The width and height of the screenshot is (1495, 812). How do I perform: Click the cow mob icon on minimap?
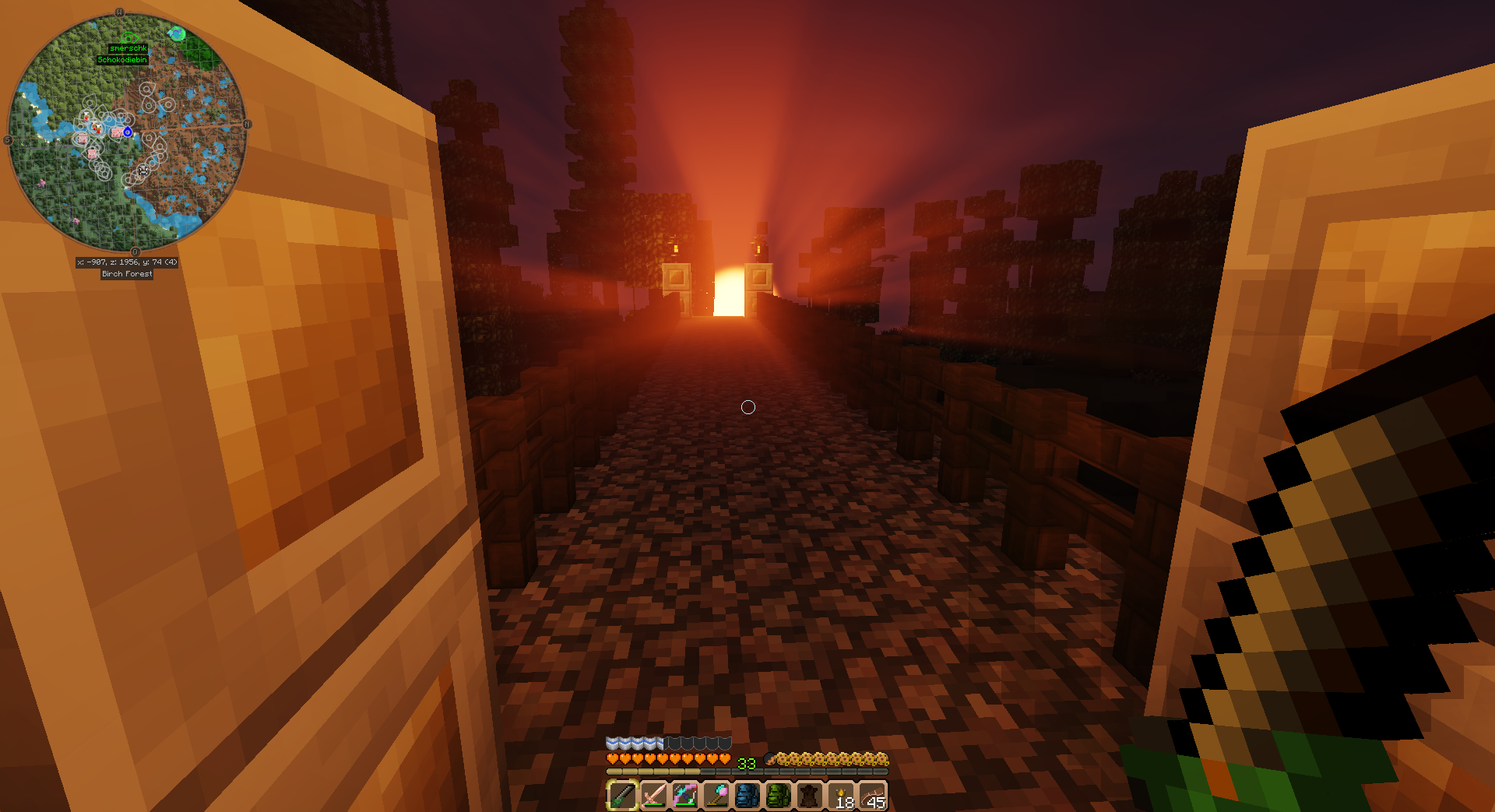click(143, 170)
